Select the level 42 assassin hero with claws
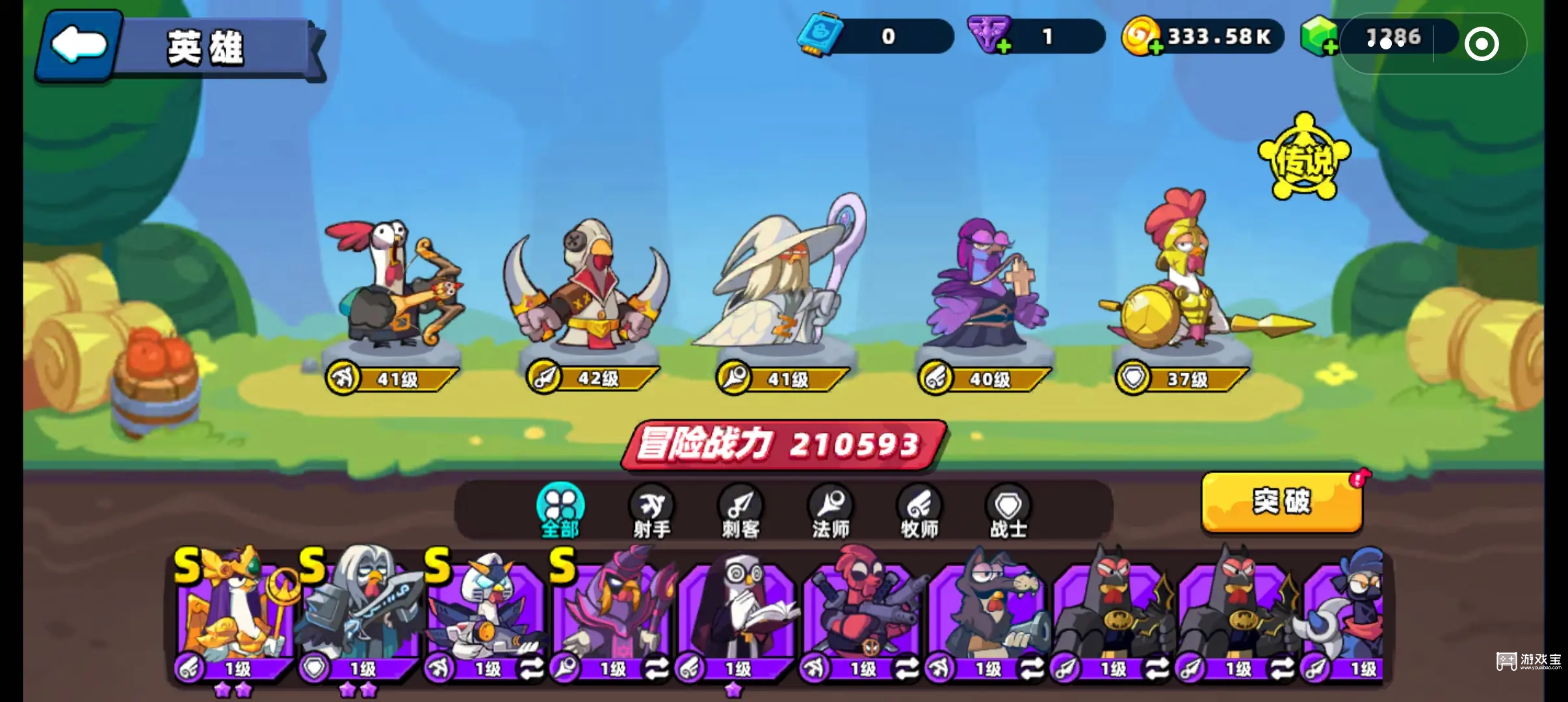The image size is (1568, 702). [x=588, y=292]
